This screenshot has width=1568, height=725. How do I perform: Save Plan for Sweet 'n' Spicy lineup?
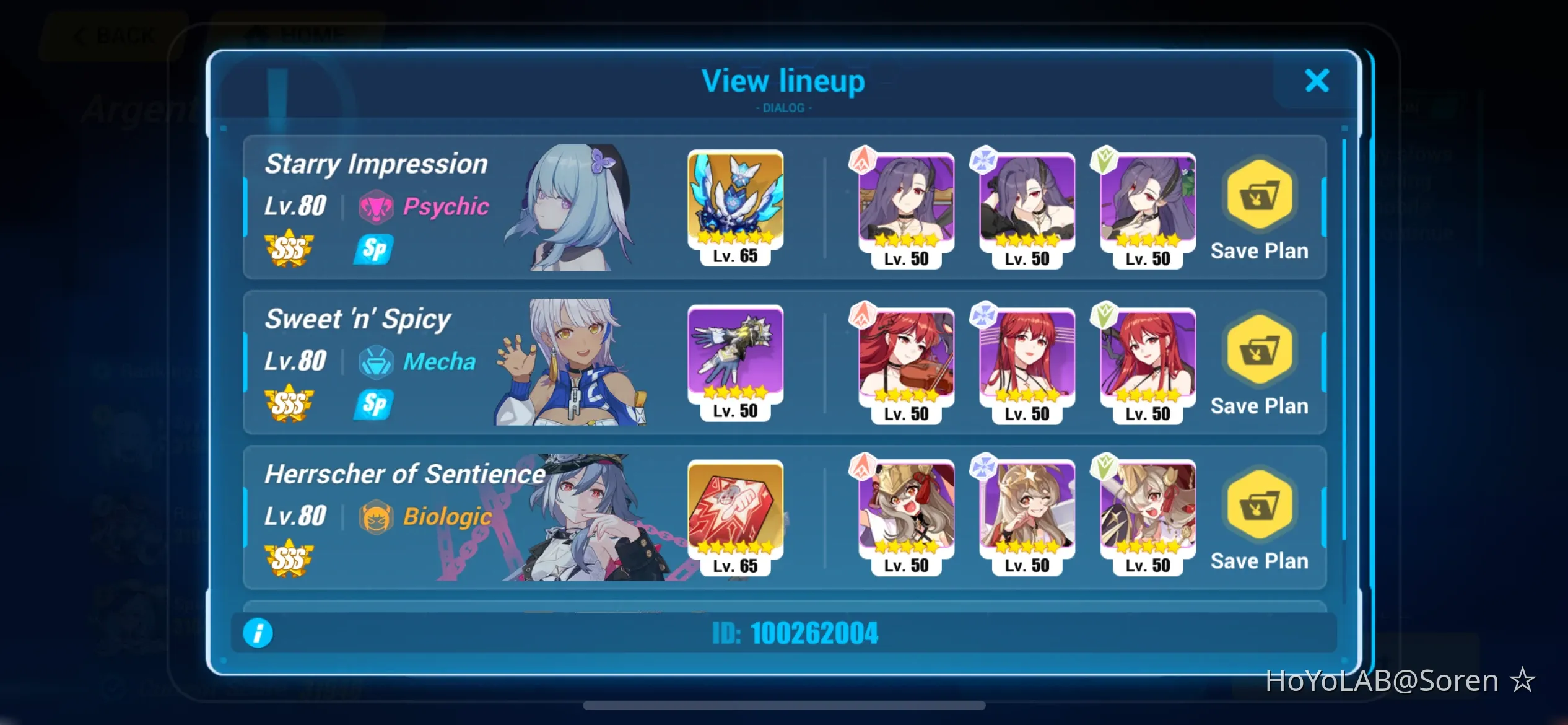tap(1259, 351)
